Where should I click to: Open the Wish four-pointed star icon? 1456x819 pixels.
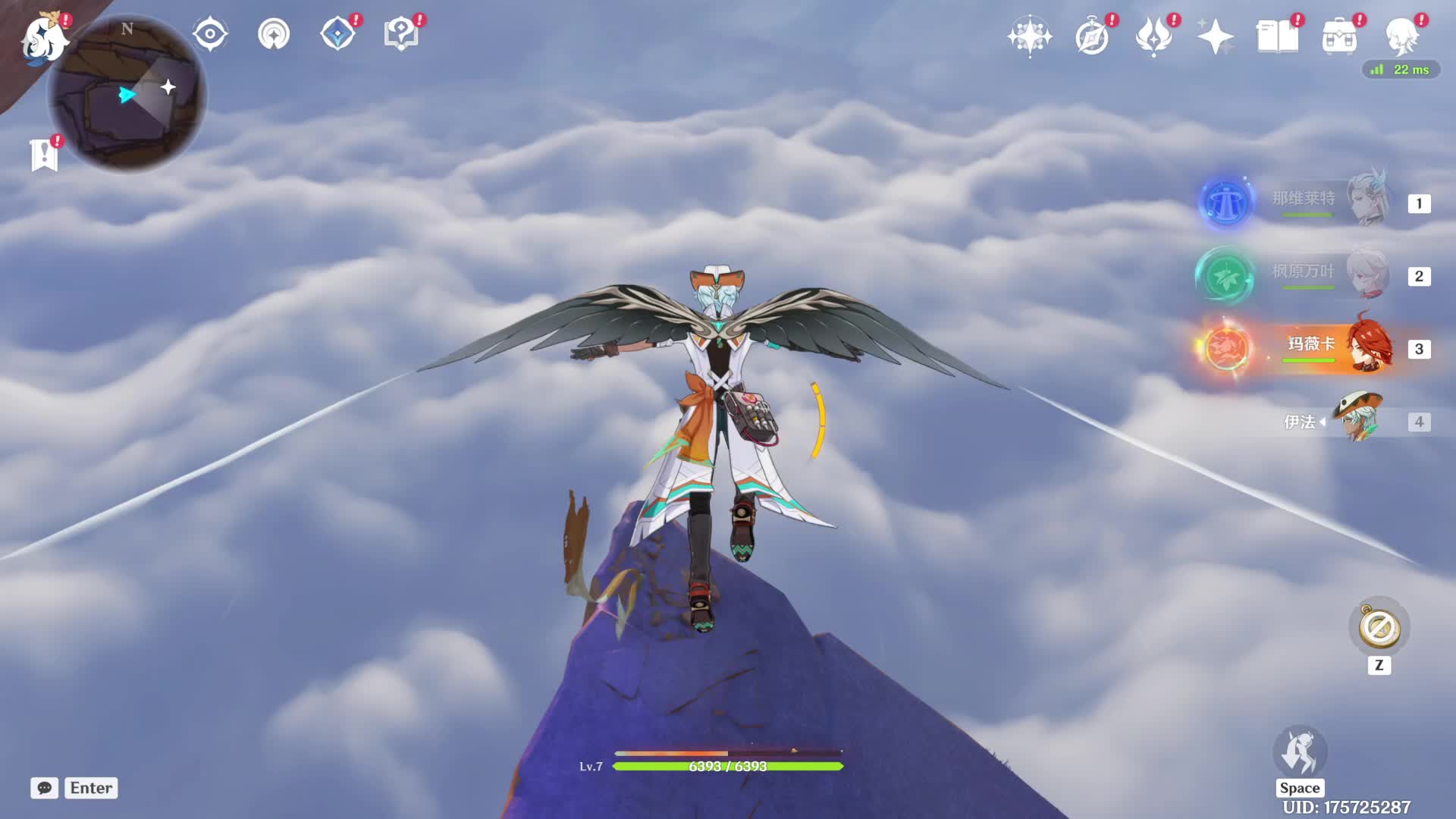click(x=1029, y=36)
